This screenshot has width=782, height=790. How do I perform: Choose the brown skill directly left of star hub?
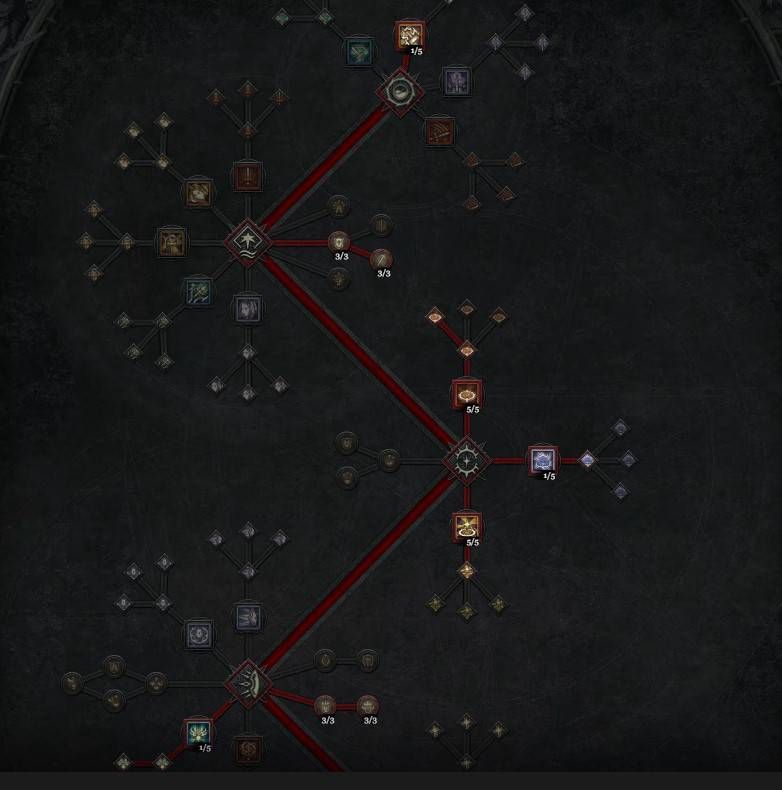tap(172, 241)
